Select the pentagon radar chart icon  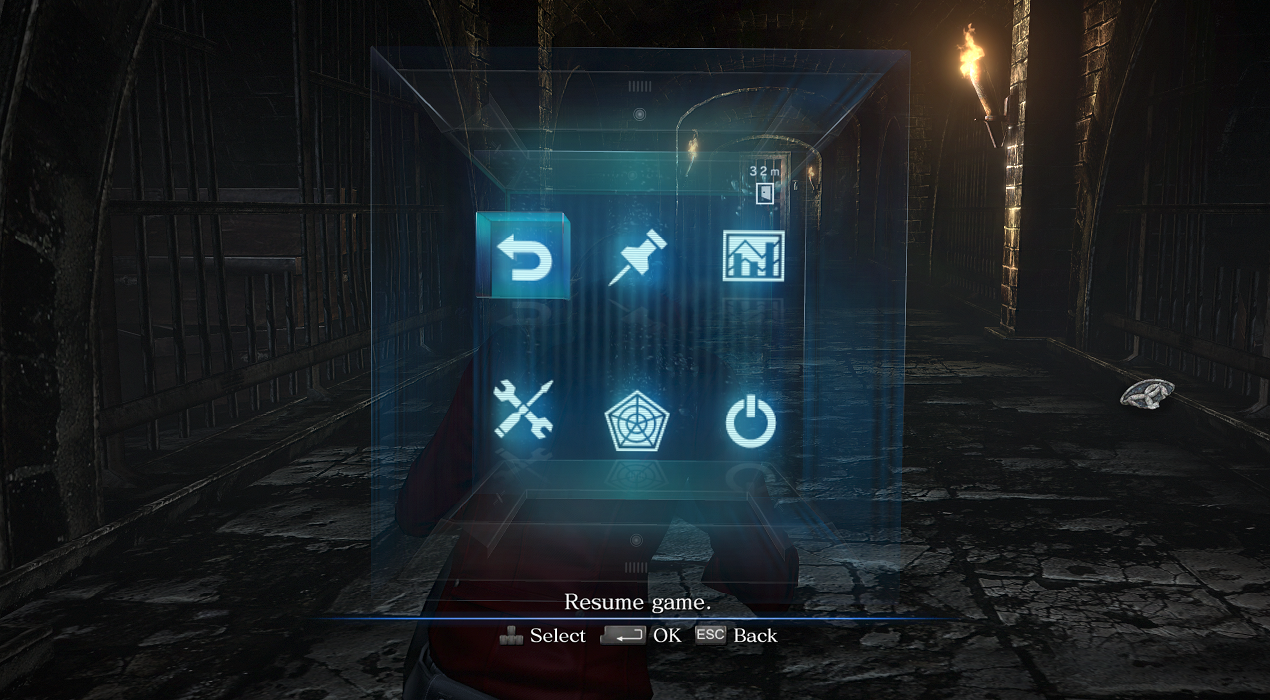click(636, 423)
